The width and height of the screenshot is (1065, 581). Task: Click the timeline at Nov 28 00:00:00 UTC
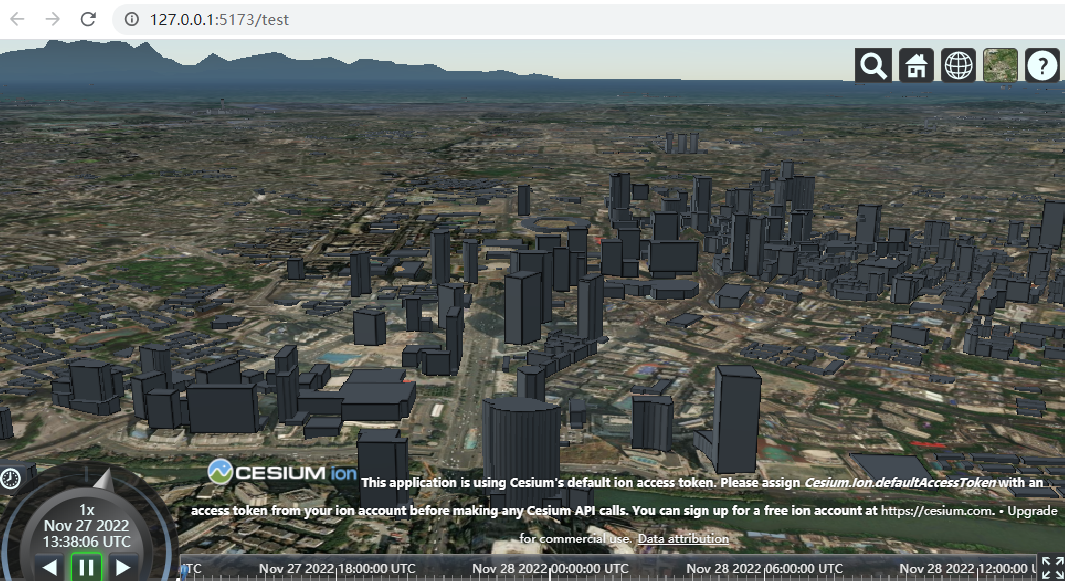point(550,568)
